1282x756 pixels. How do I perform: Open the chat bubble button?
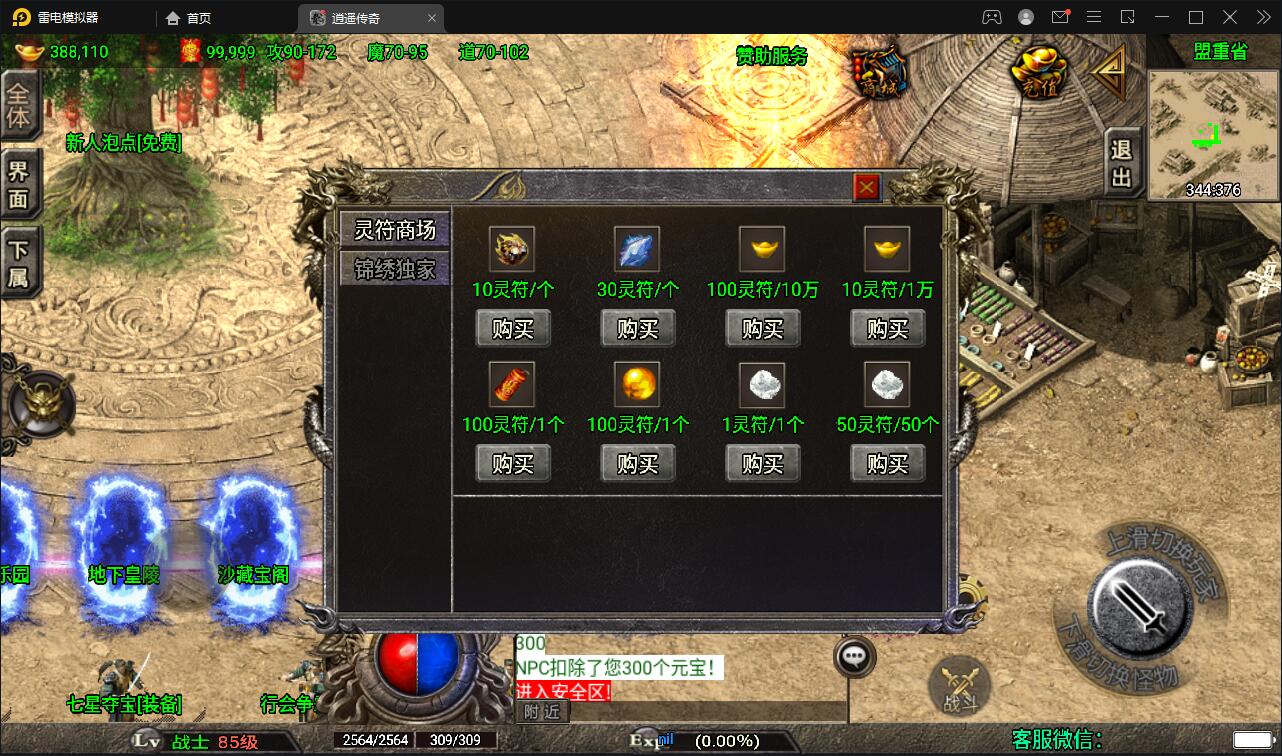[x=854, y=657]
